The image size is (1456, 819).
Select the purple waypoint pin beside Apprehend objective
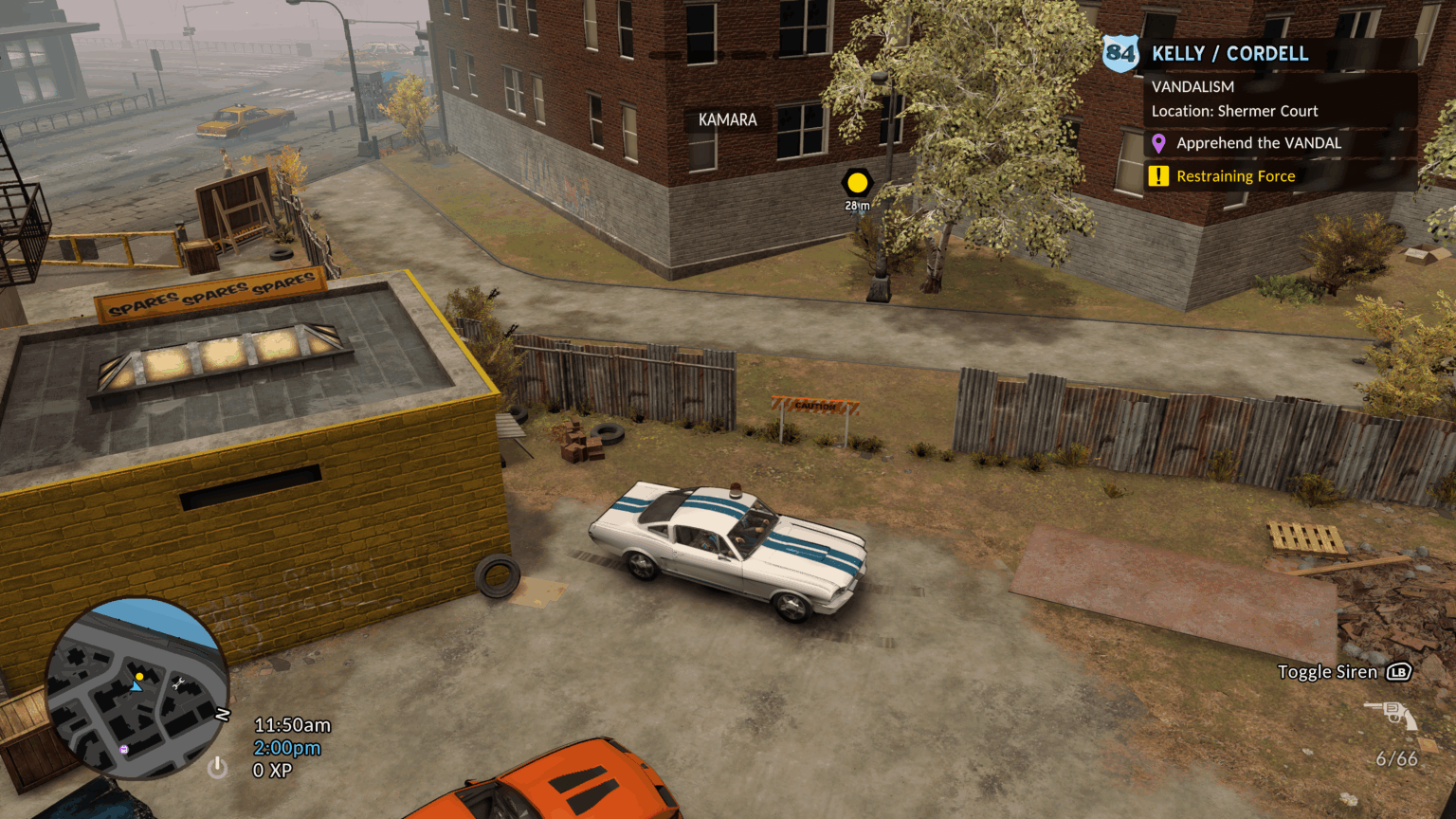pos(1157,143)
